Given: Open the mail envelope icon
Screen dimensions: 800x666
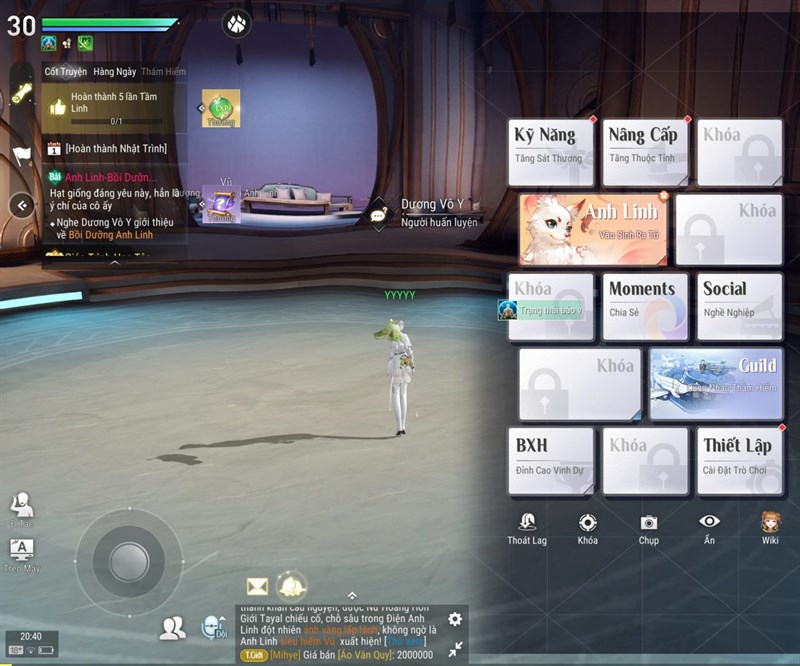Looking at the screenshot, I should (257, 586).
